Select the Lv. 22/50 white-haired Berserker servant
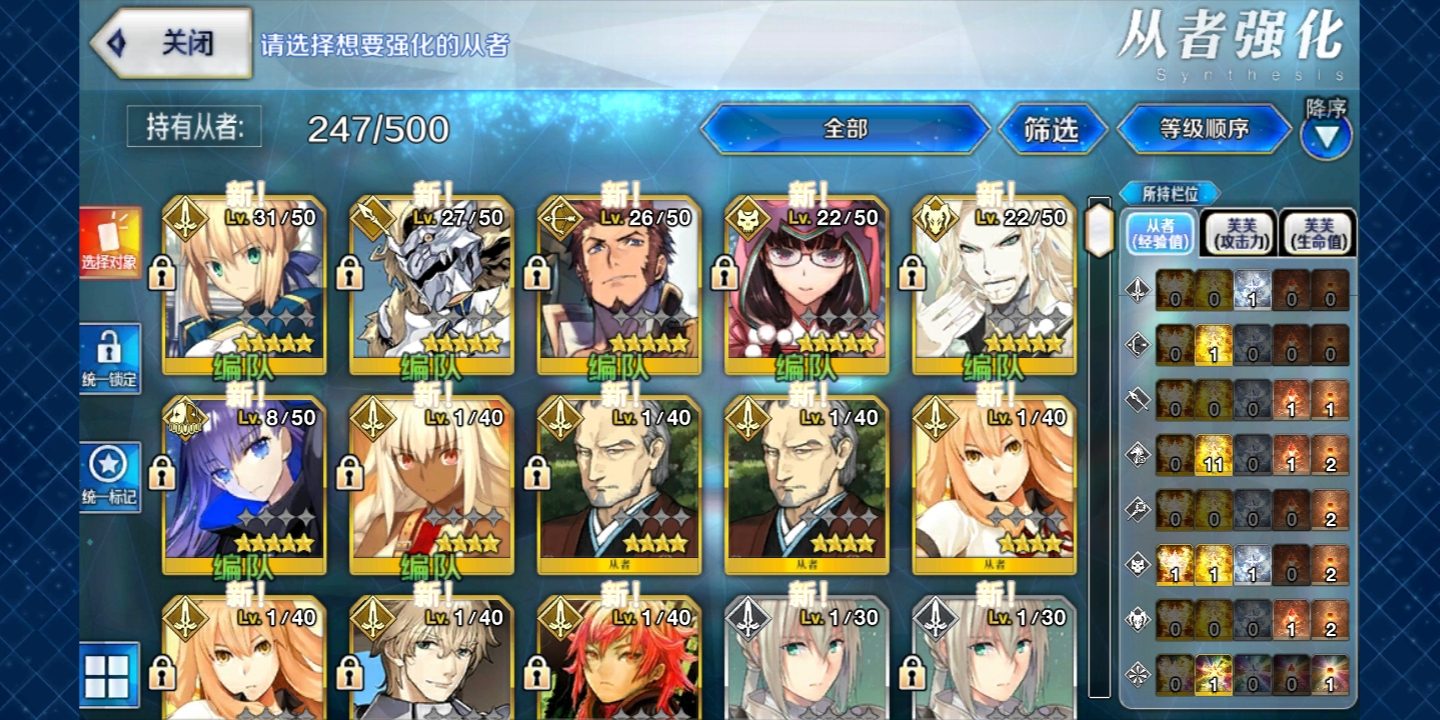 [994, 285]
